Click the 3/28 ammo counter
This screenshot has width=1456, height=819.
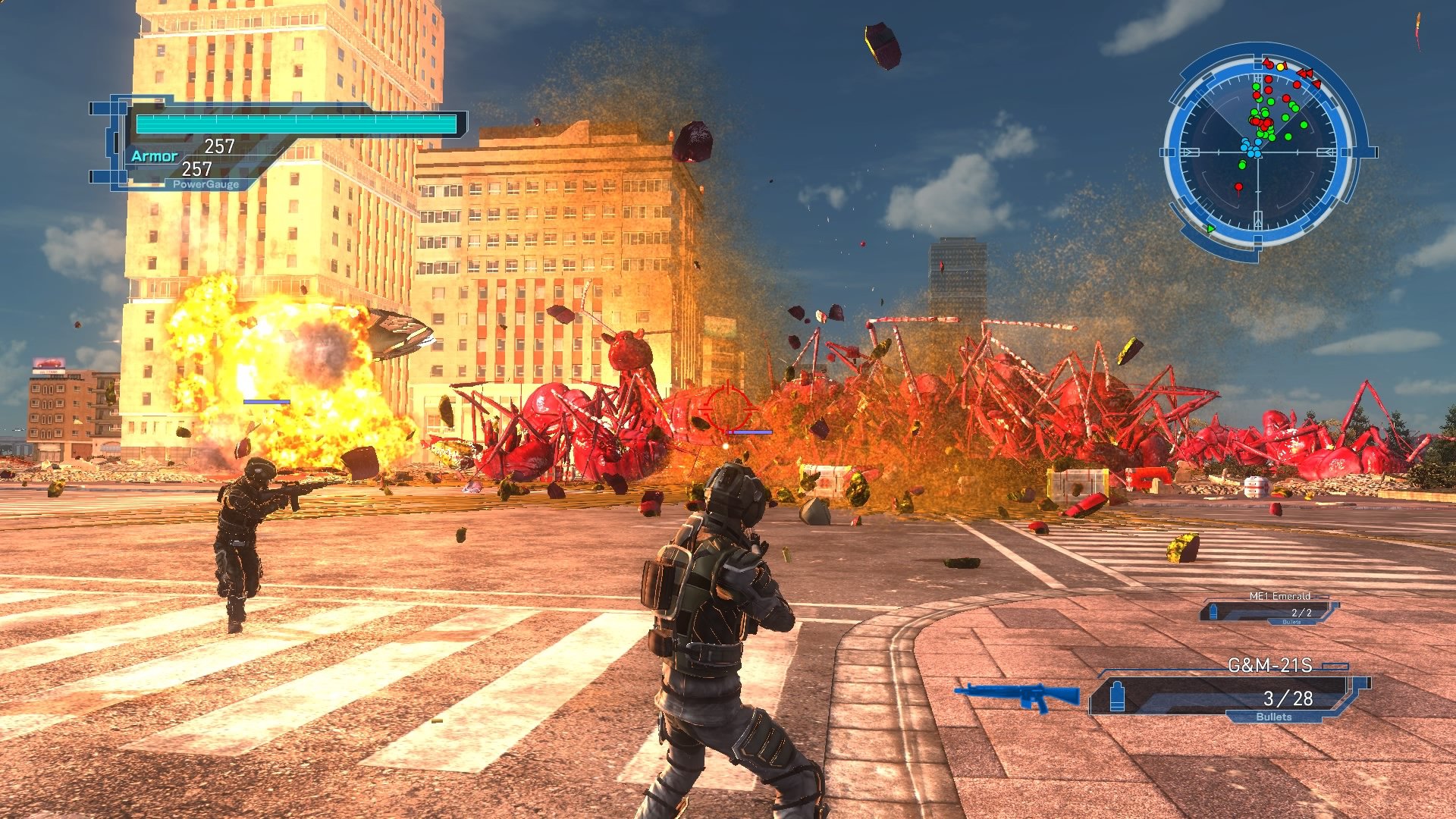1289,698
